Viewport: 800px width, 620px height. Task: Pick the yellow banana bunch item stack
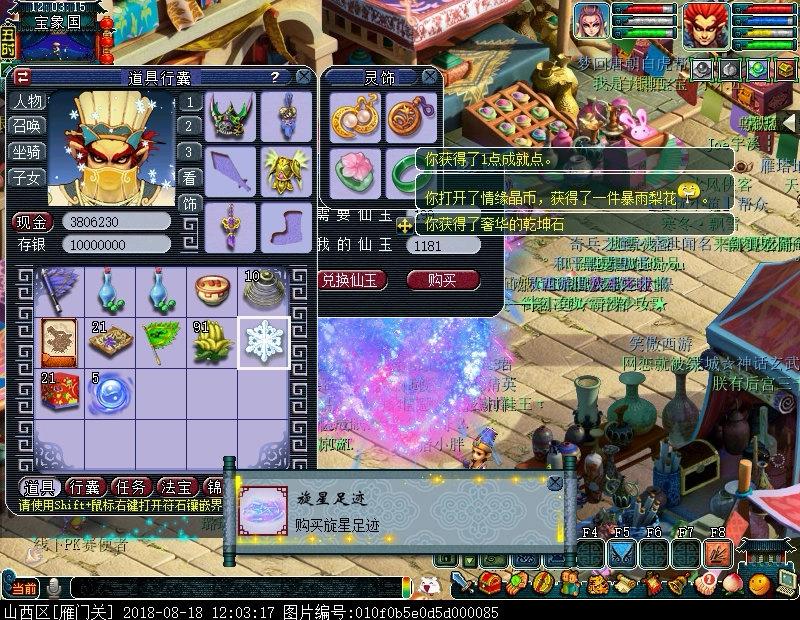click(212, 343)
